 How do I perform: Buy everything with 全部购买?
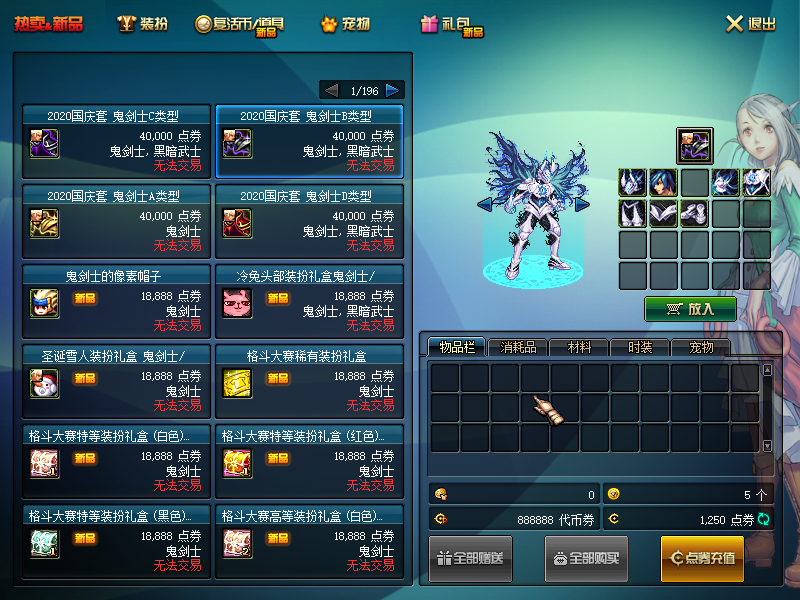pos(586,558)
